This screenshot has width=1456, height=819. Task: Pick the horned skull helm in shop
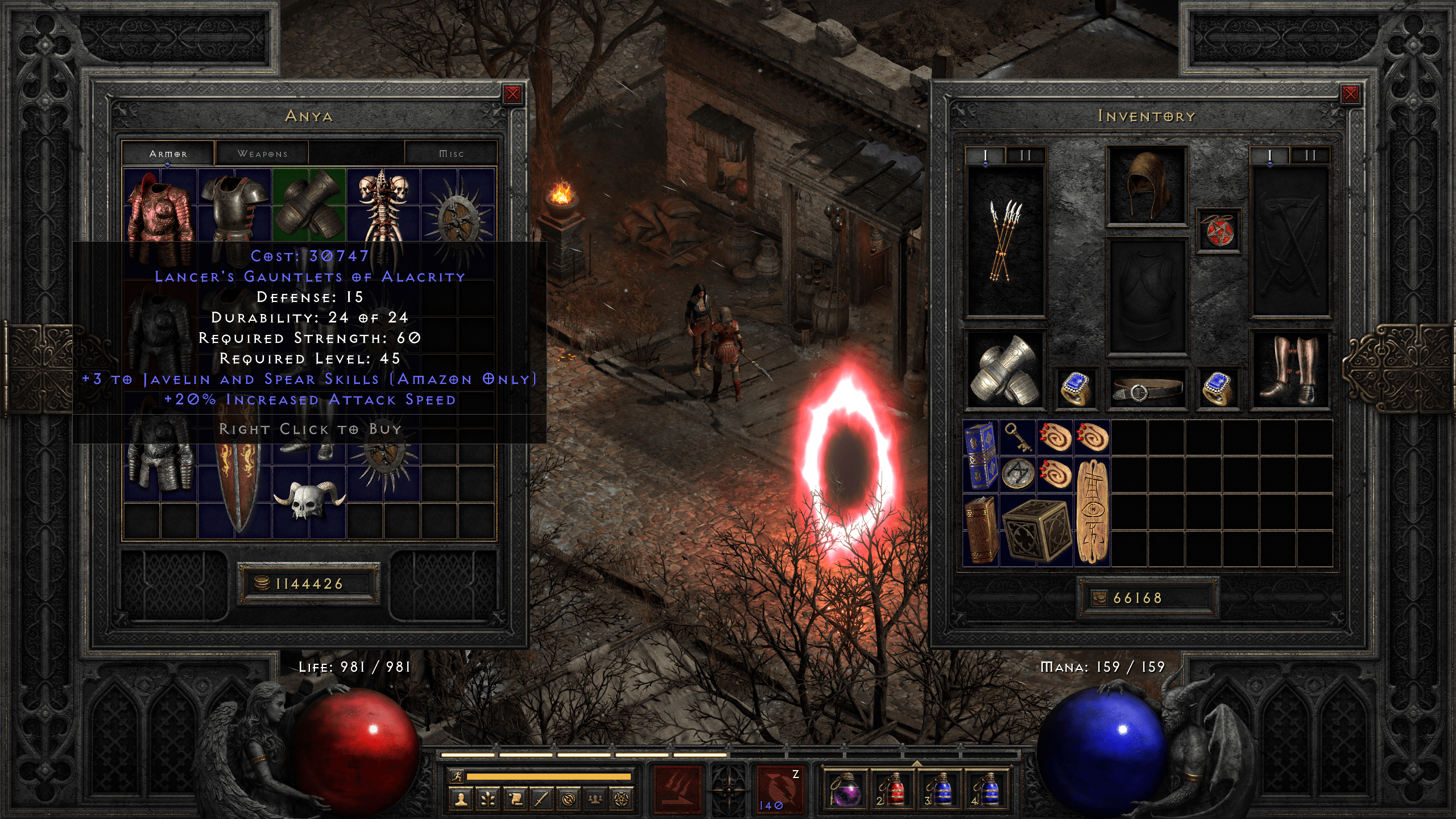click(309, 500)
